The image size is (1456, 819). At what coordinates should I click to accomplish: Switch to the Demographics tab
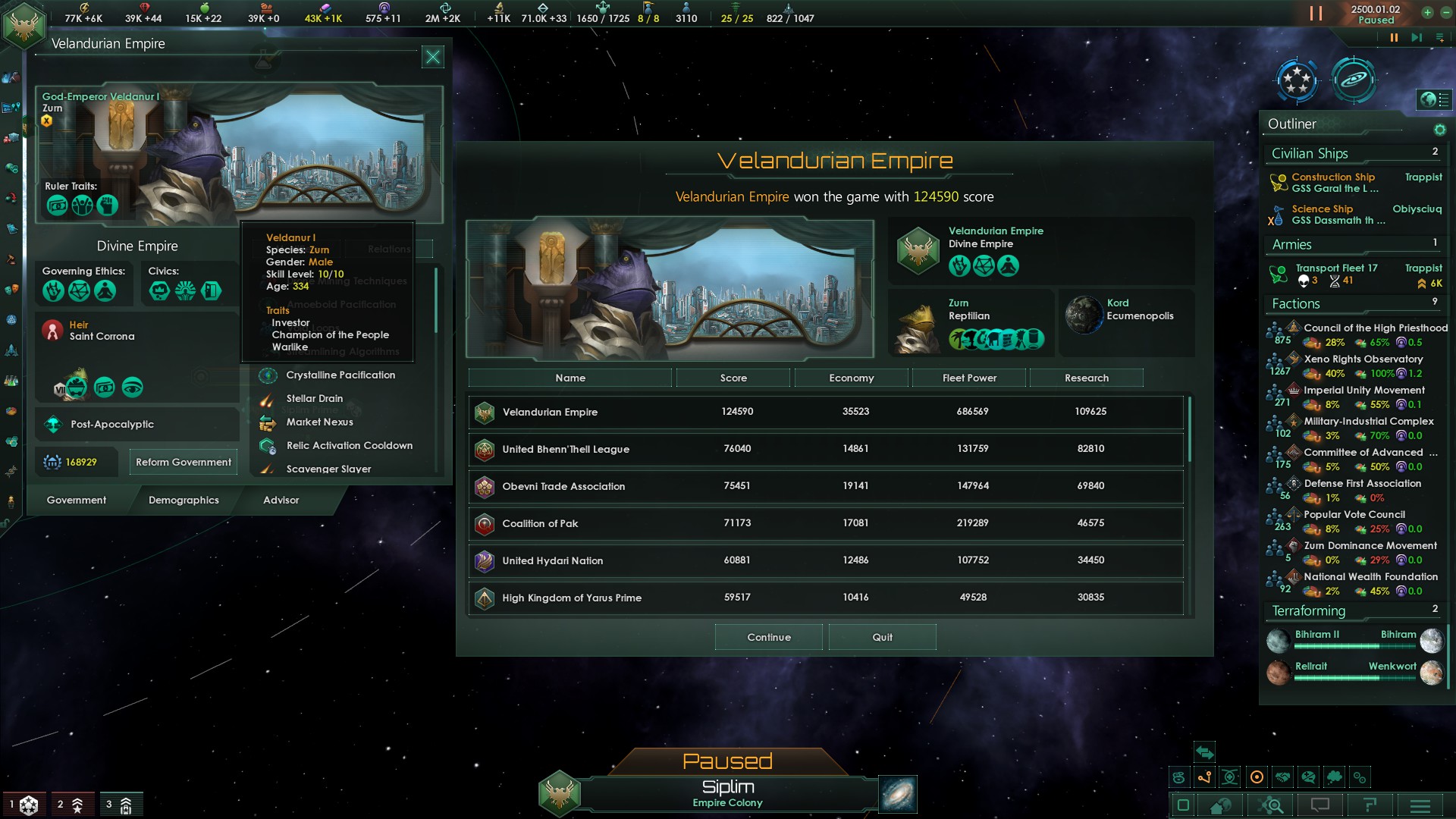[x=184, y=500]
